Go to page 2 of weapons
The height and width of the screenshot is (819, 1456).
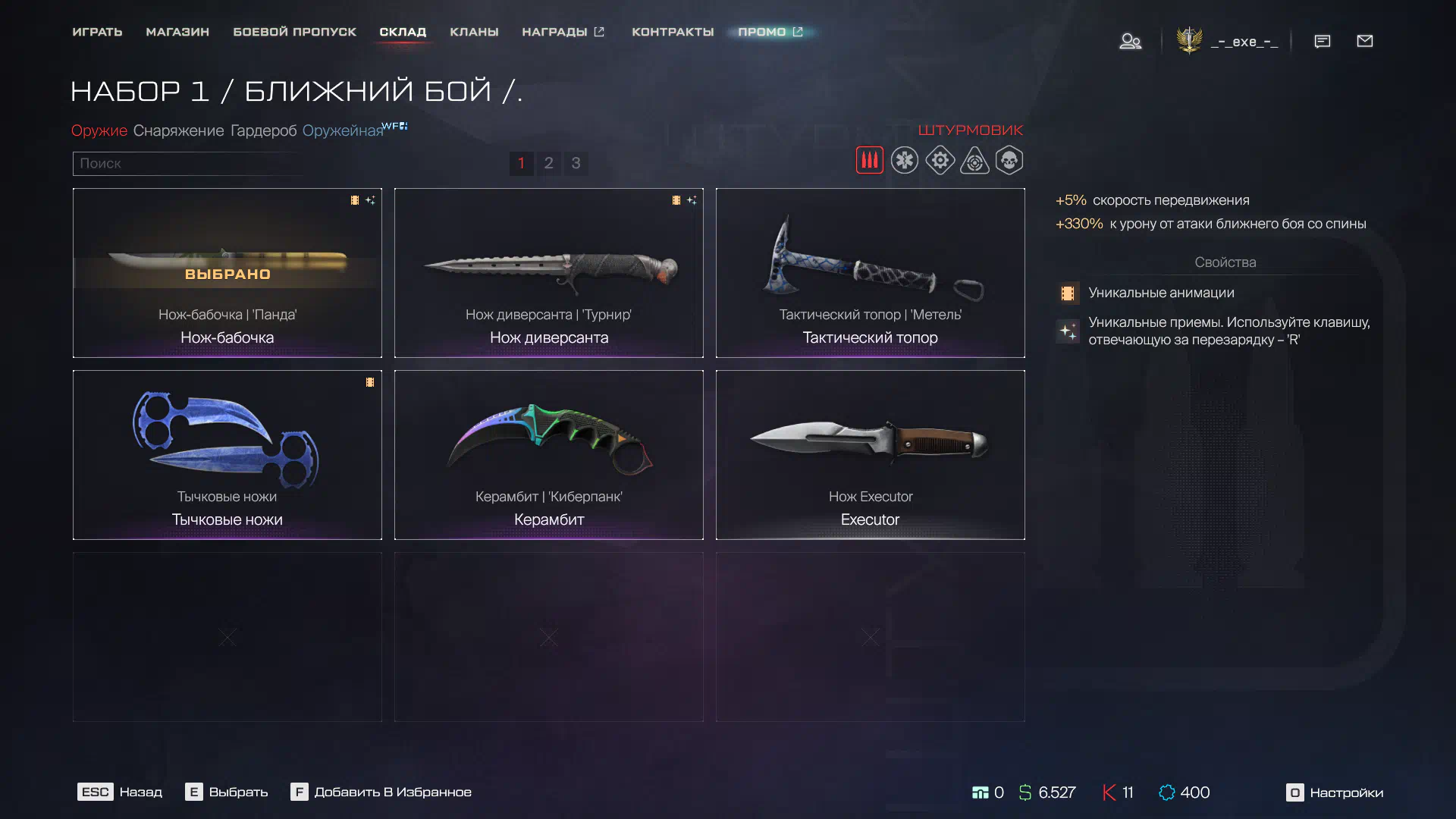(x=548, y=163)
